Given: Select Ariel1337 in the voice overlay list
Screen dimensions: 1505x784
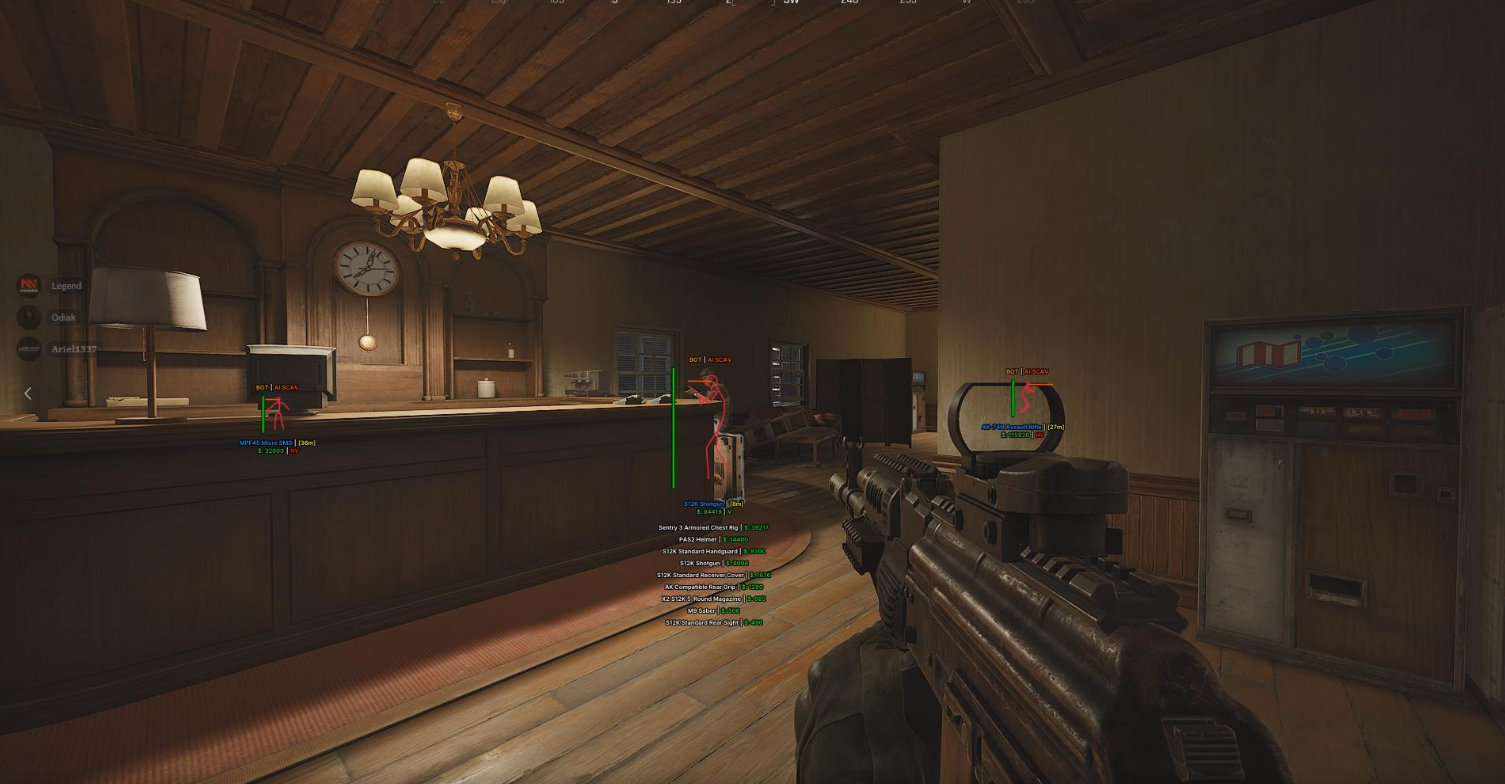Looking at the screenshot, I should (x=73, y=349).
